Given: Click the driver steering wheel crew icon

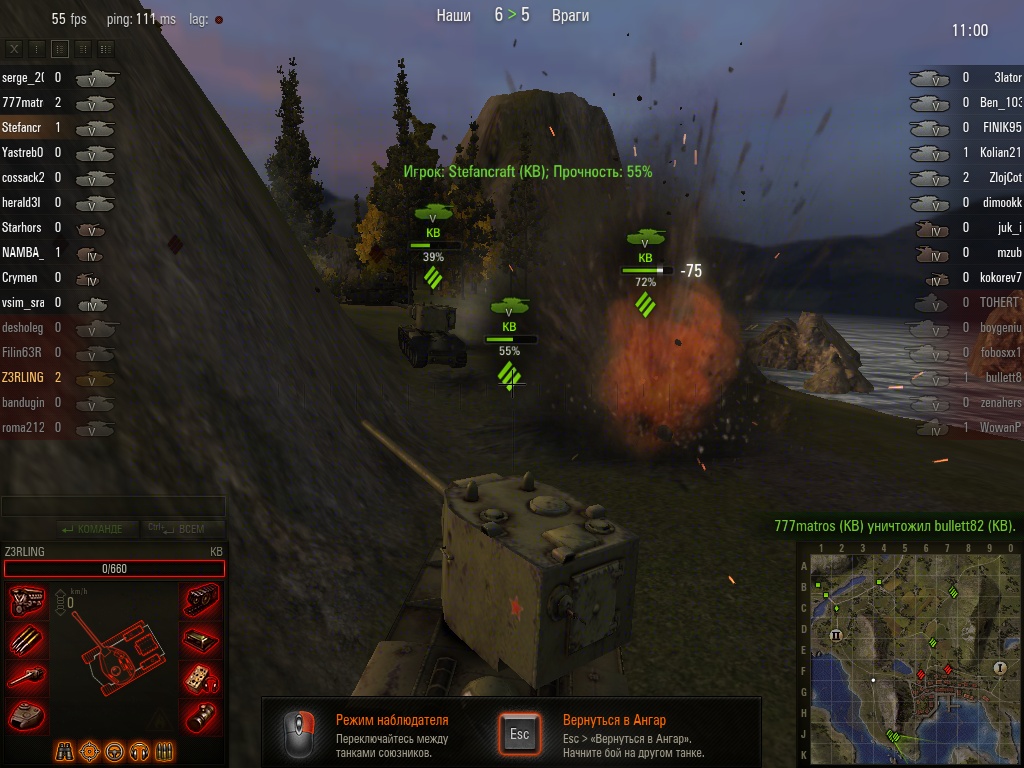Looking at the screenshot, I should pos(114,750).
